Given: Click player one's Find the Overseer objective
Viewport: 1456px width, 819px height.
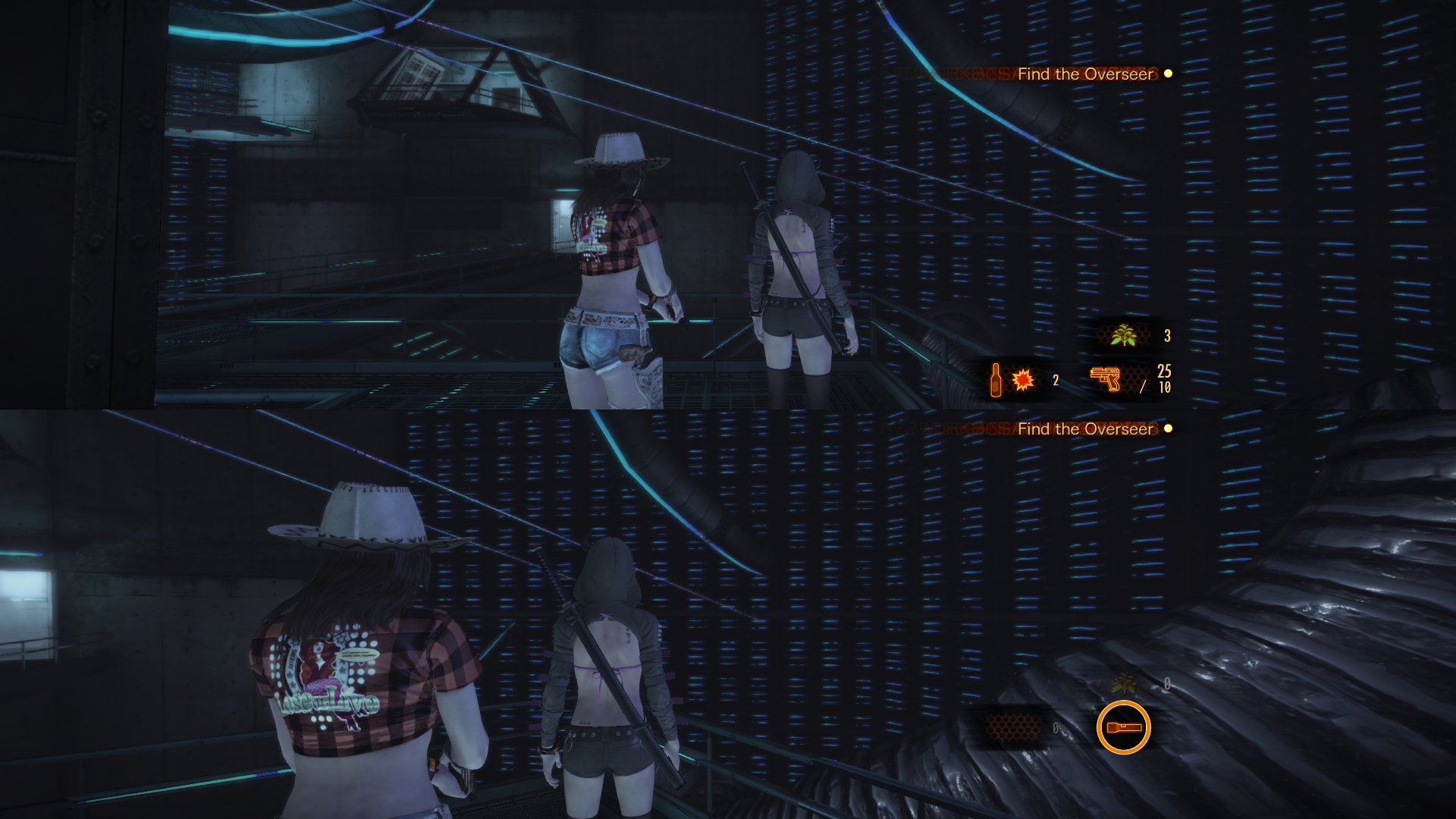Looking at the screenshot, I should coord(1084,74).
